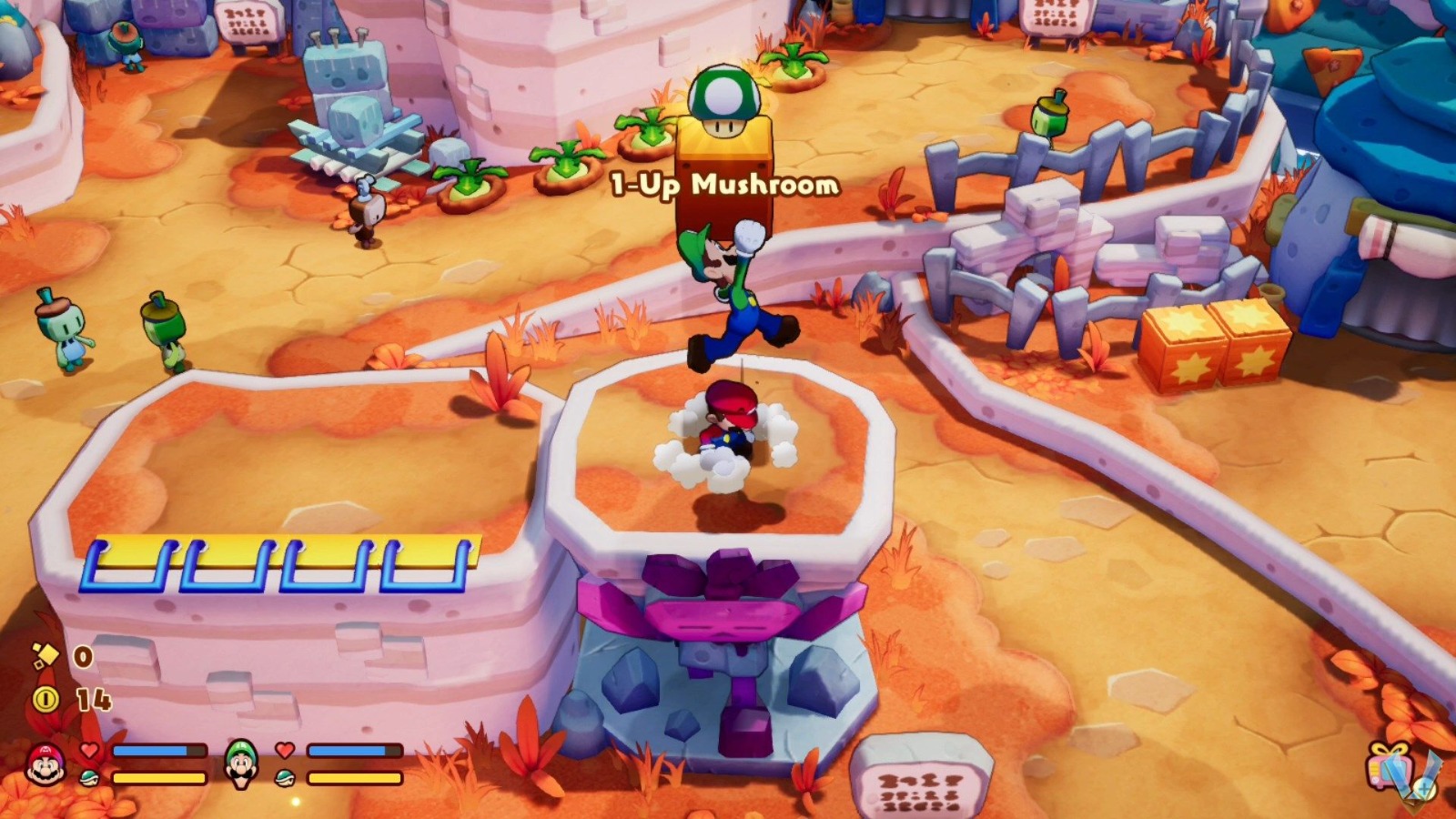Click Luigi's portrait icon in the HUD

[240, 764]
